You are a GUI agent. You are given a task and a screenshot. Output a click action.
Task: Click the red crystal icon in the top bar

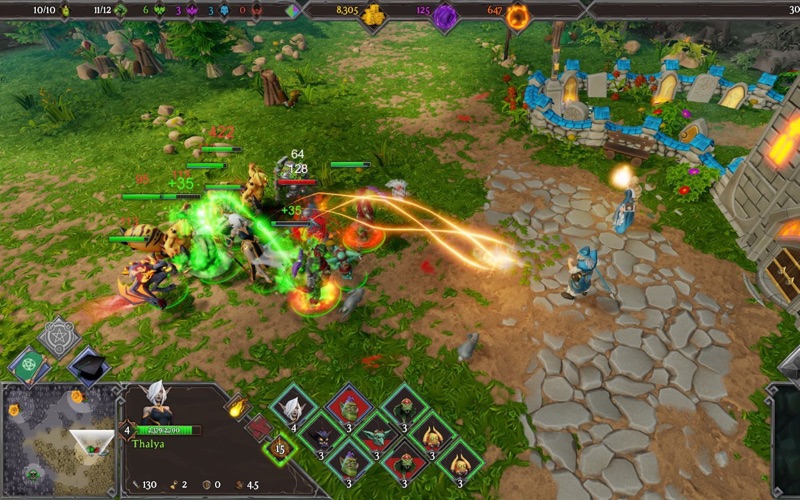256,11
